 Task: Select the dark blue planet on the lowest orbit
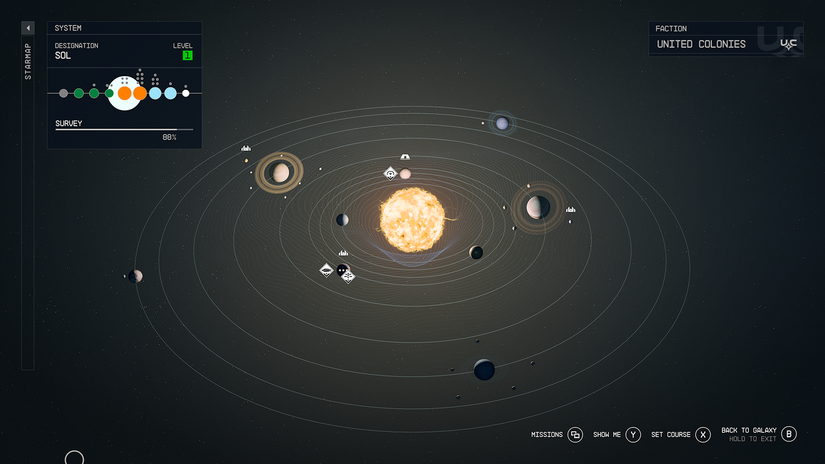(x=484, y=370)
